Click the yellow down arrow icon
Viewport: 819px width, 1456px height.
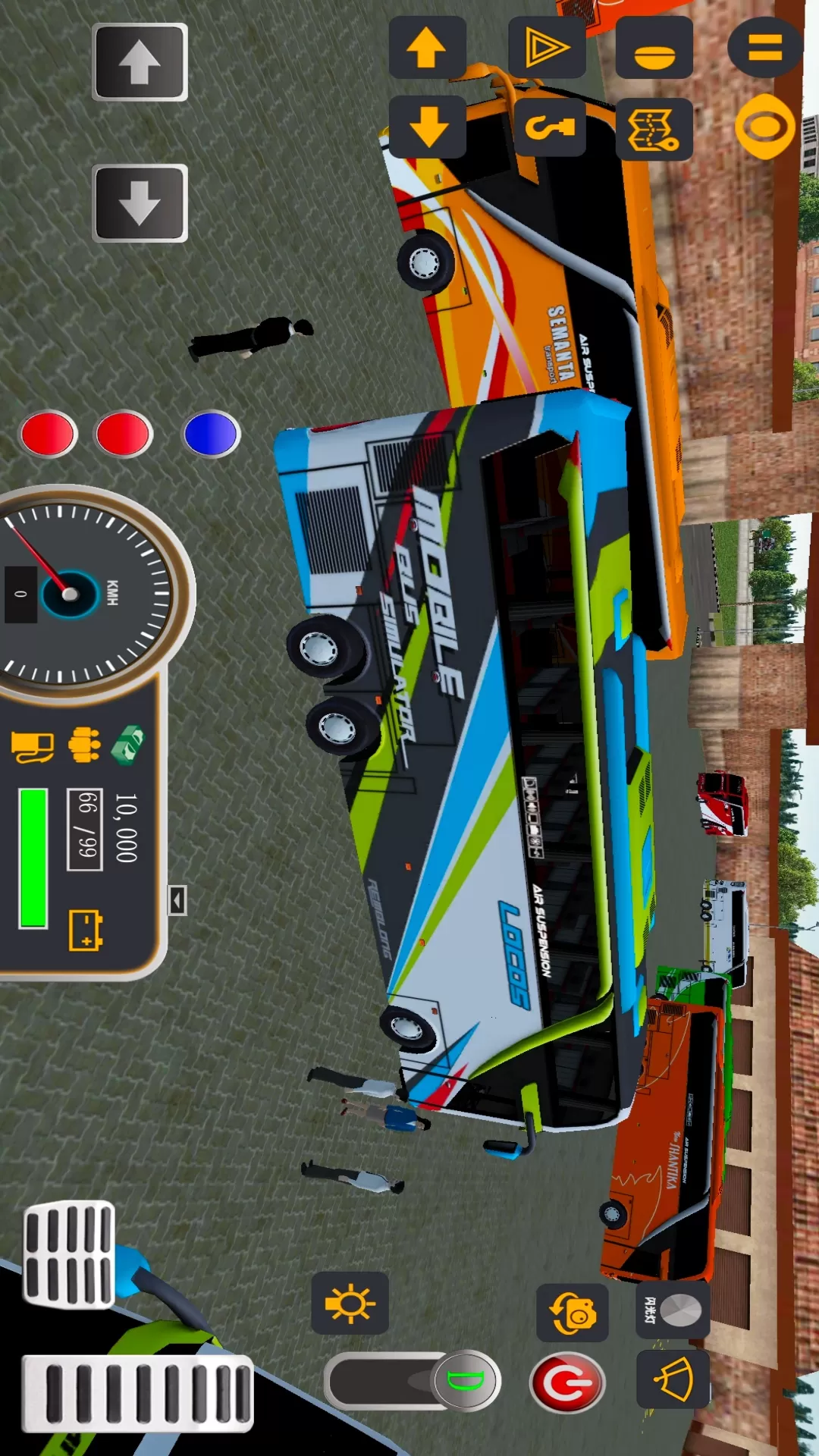pos(427,127)
